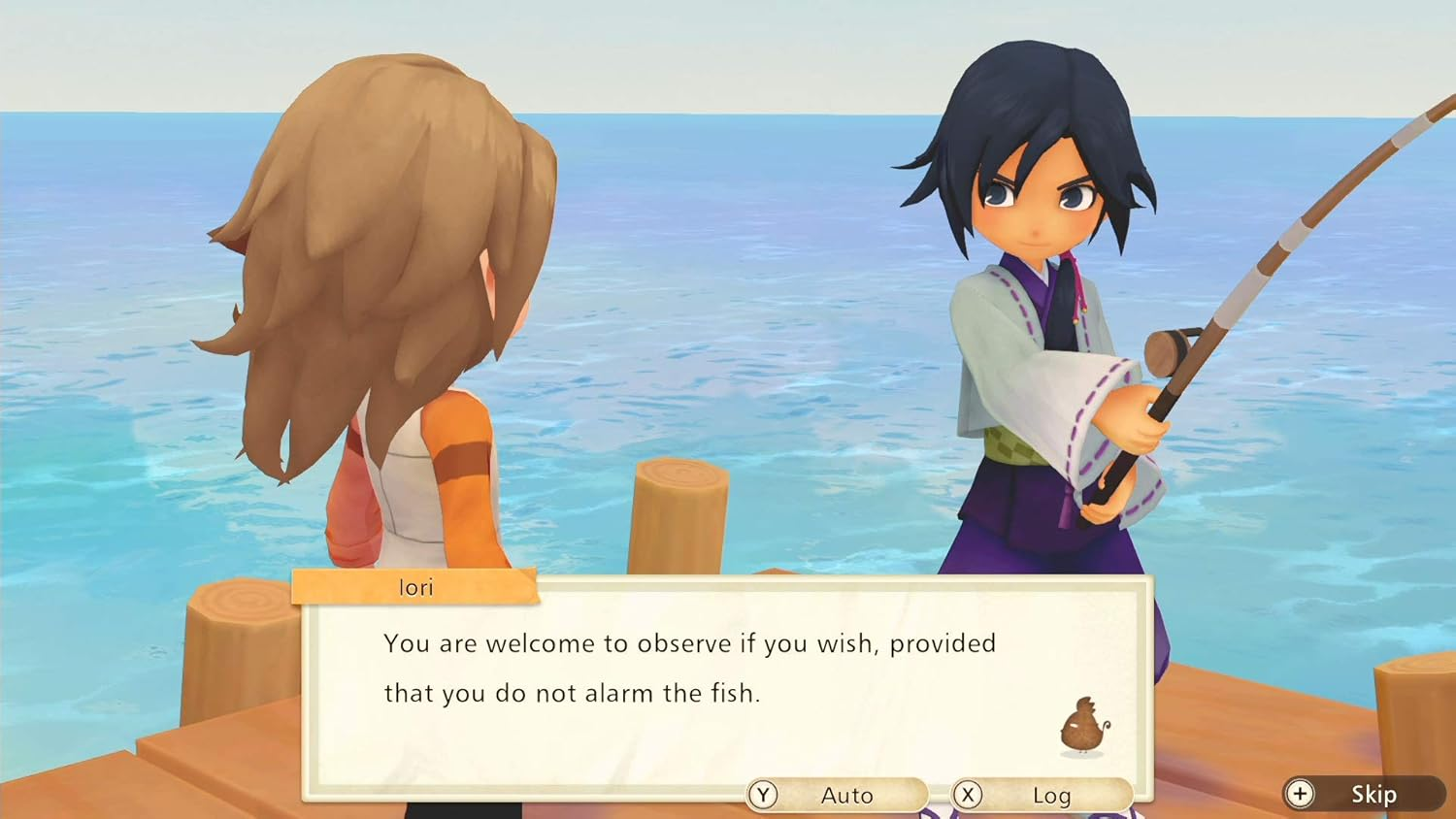Select the Iori name plate banner
This screenshot has width=1456, height=819.
click(414, 586)
